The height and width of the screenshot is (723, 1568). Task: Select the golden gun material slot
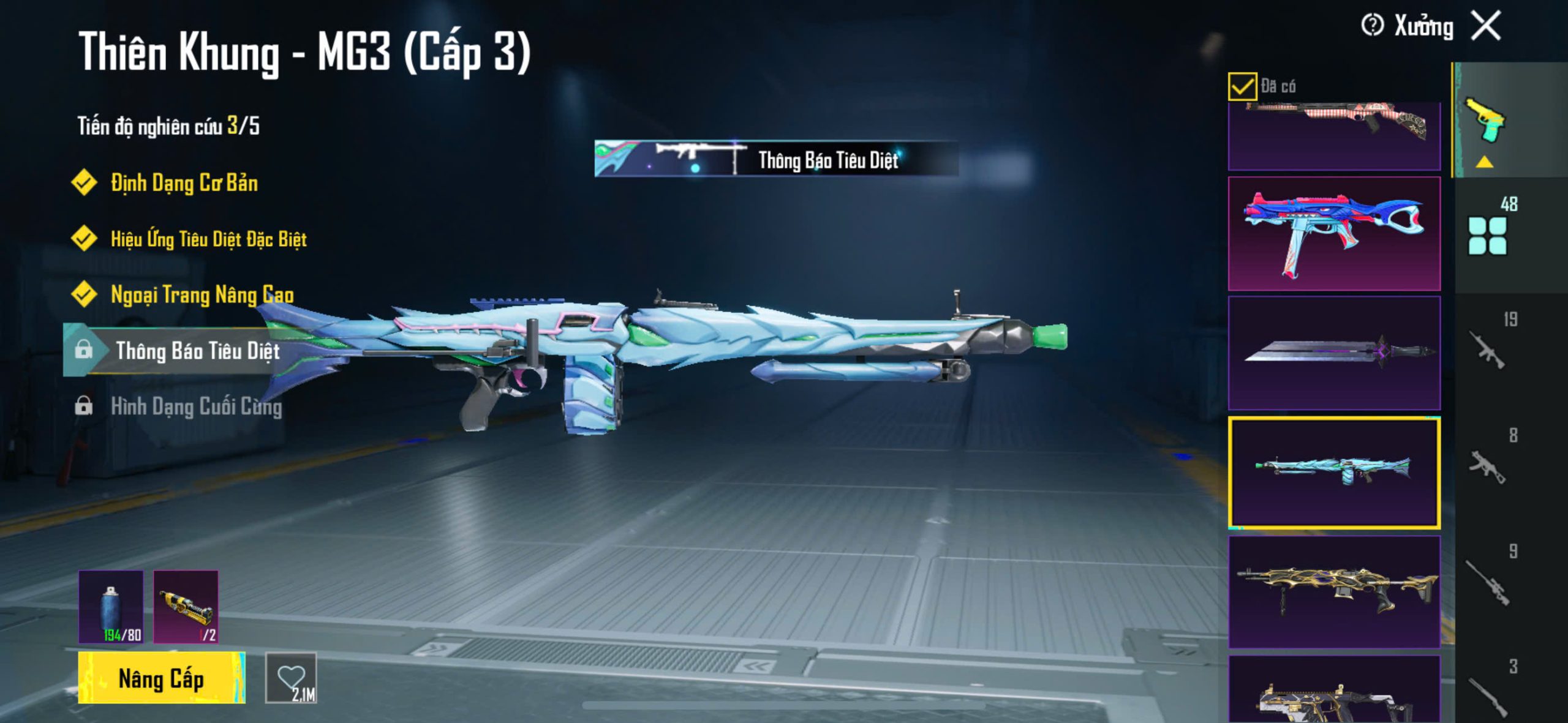tap(186, 607)
